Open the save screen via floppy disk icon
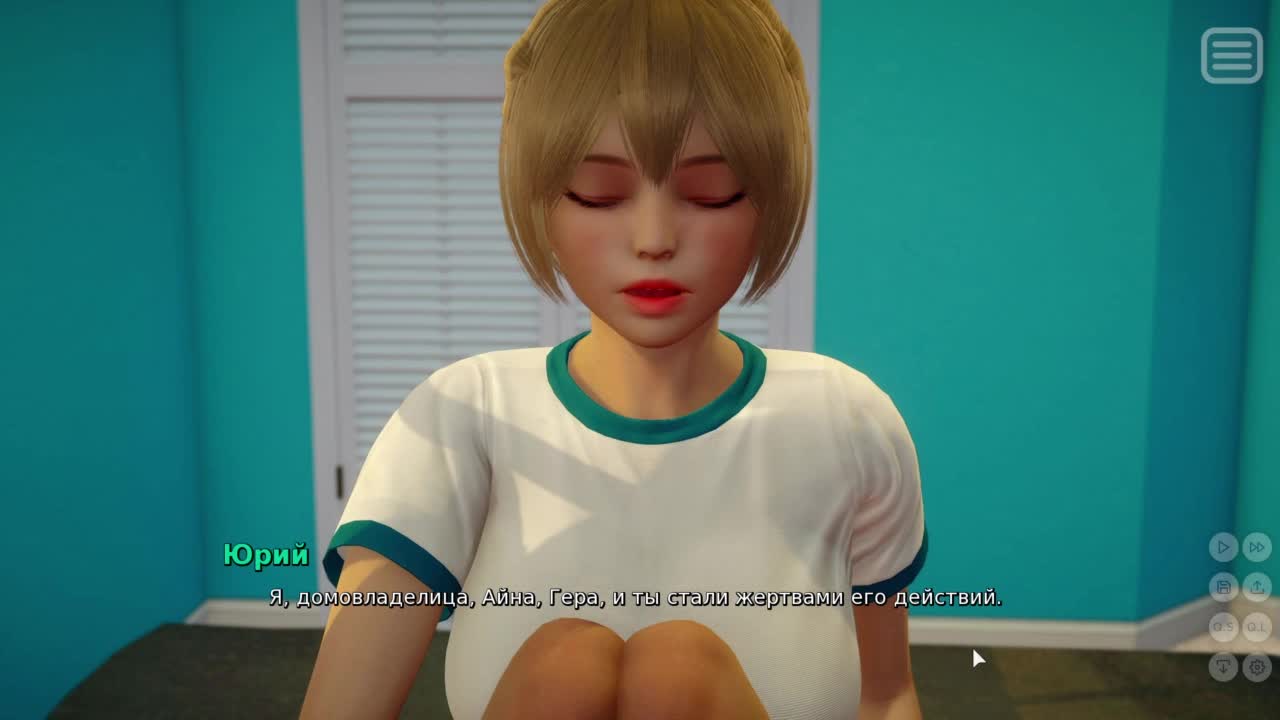1280x720 pixels. 1223,587
